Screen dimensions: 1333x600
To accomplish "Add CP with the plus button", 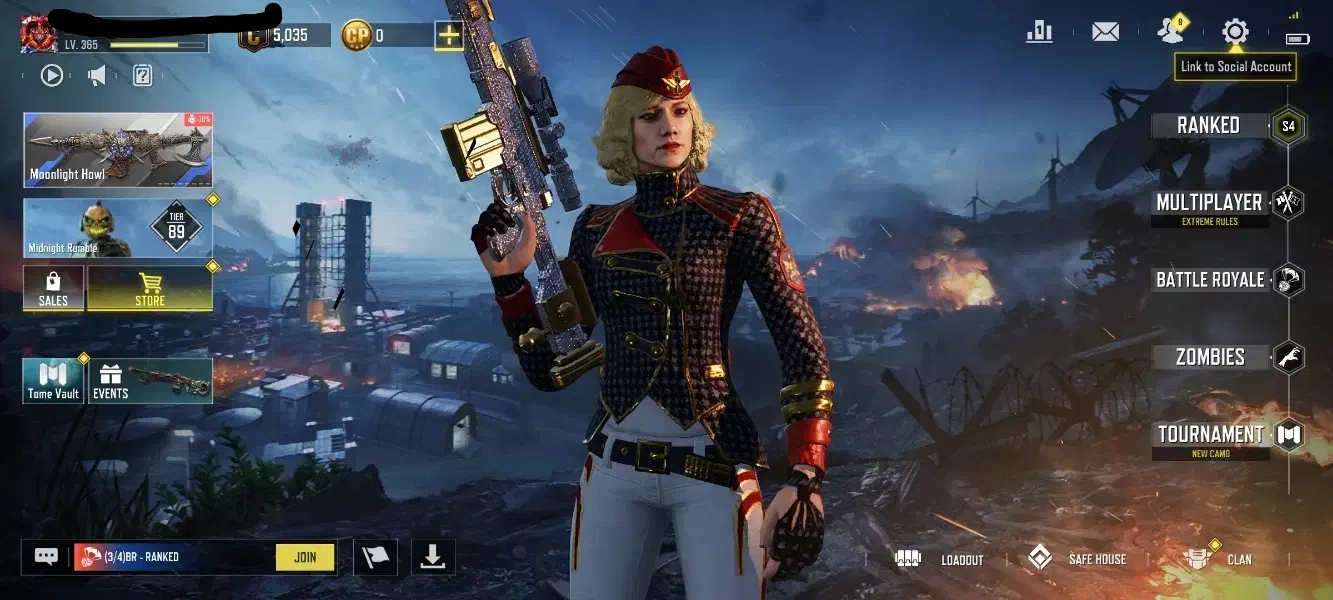I will tap(449, 37).
